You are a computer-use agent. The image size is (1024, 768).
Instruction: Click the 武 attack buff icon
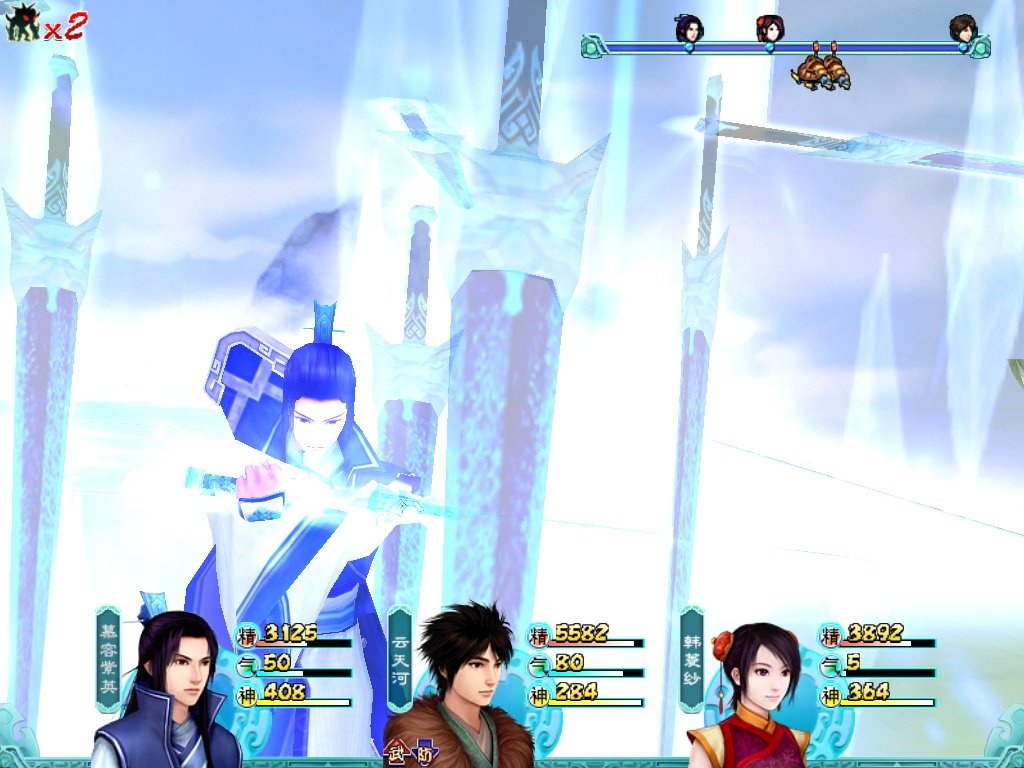pos(397,755)
